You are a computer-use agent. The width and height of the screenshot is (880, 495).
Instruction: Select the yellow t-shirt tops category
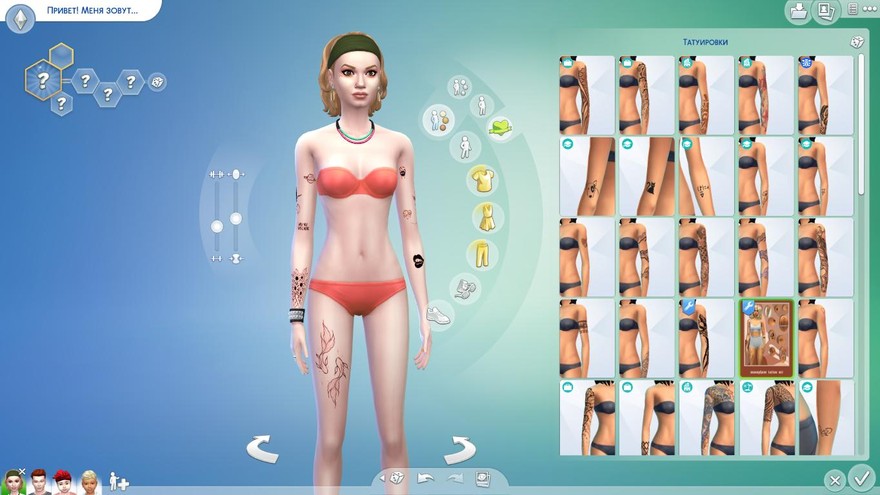click(x=484, y=180)
